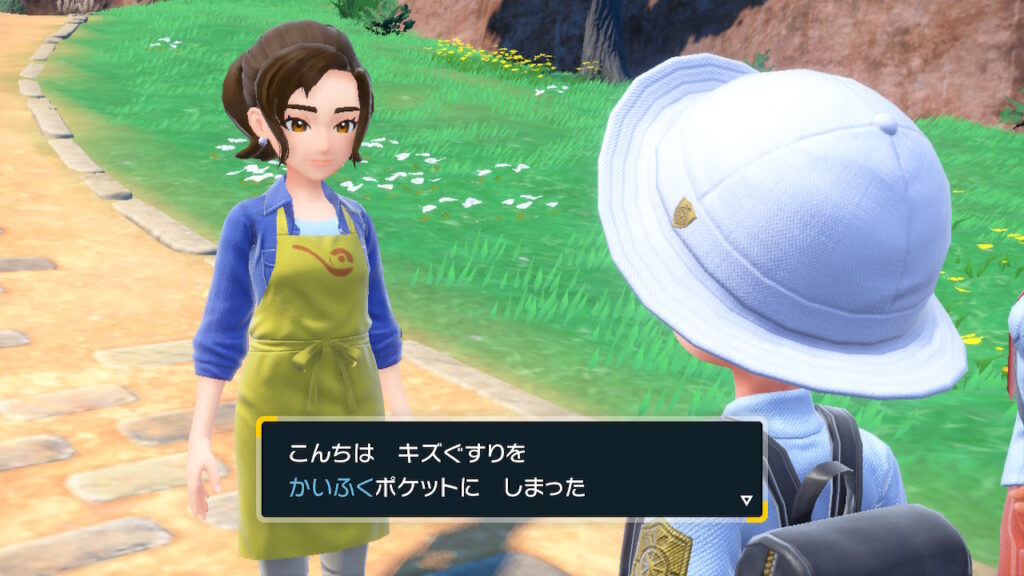Click the Japanese dialogue text box
Screen dimensions: 1024x576
tap(510, 470)
